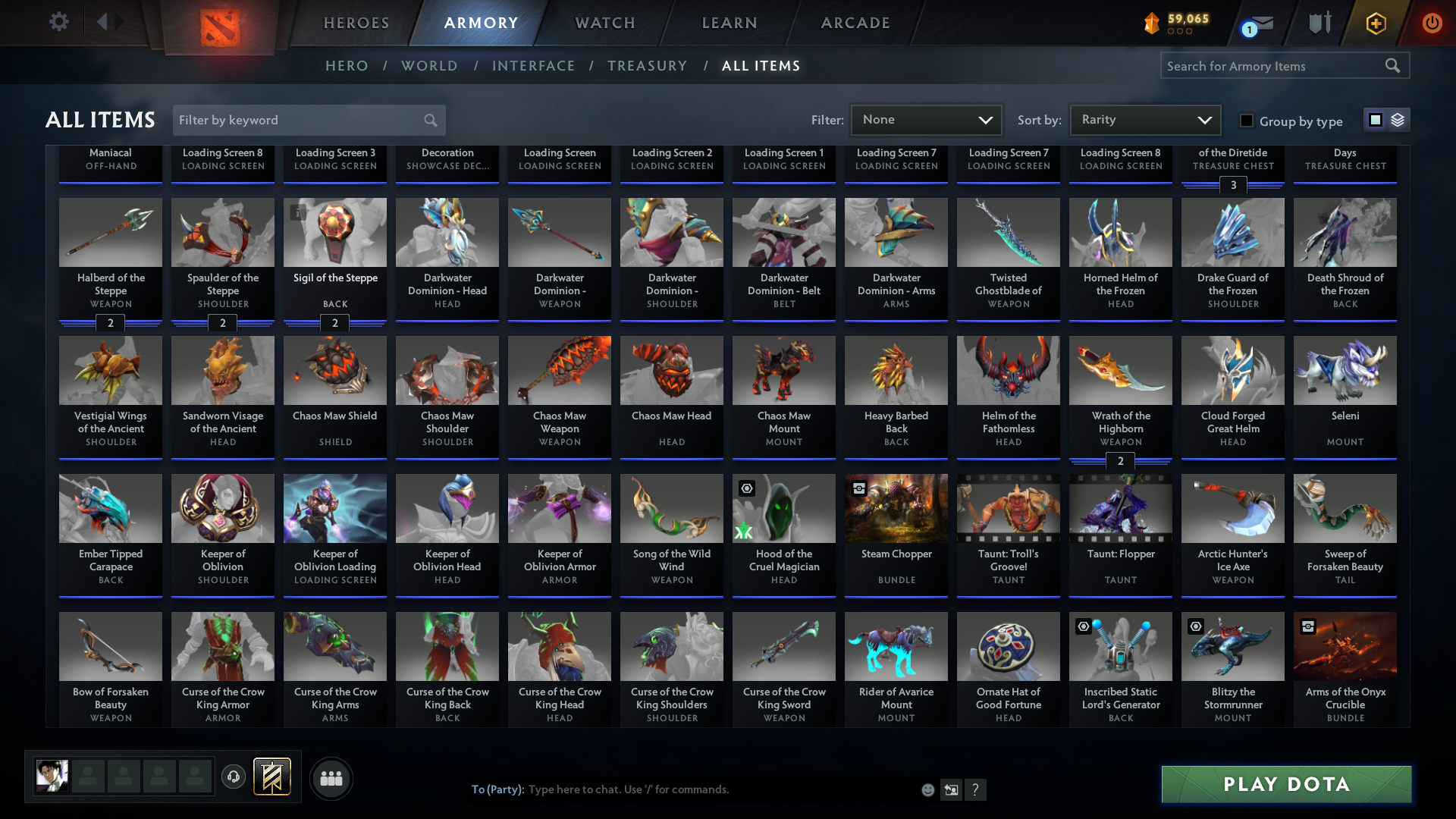Select the HEROES menu item
Screen dimensions: 1456x819
[x=356, y=23]
